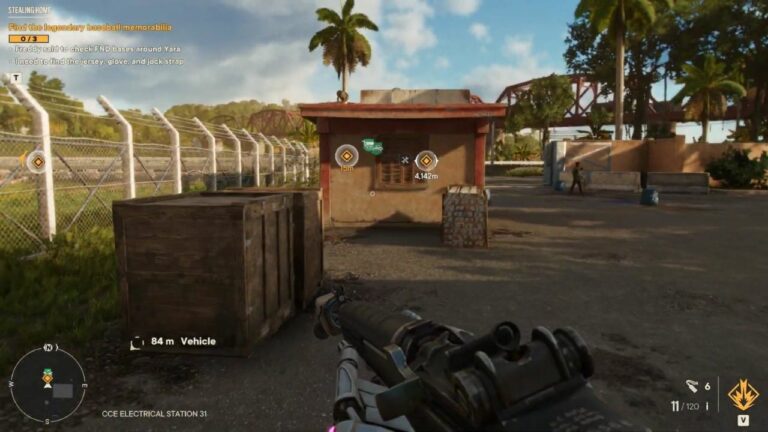Click the objective marker over the fence
Viewport: 768px width, 432px height.
pyautogui.click(x=37, y=161)
